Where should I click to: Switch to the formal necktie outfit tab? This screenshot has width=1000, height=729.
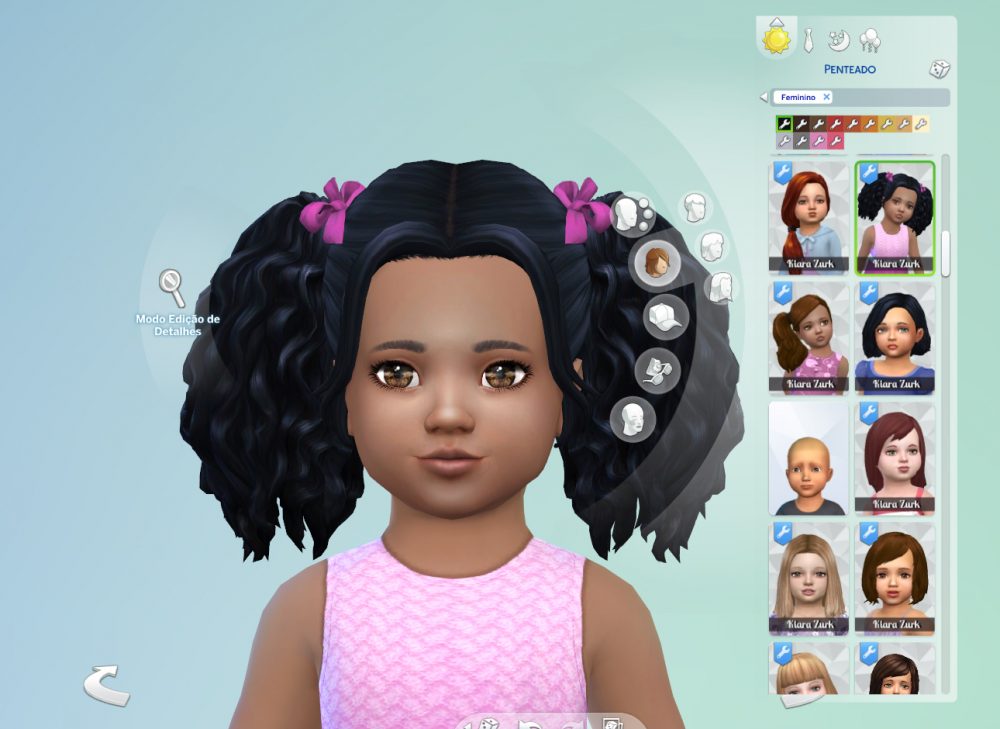808,40
